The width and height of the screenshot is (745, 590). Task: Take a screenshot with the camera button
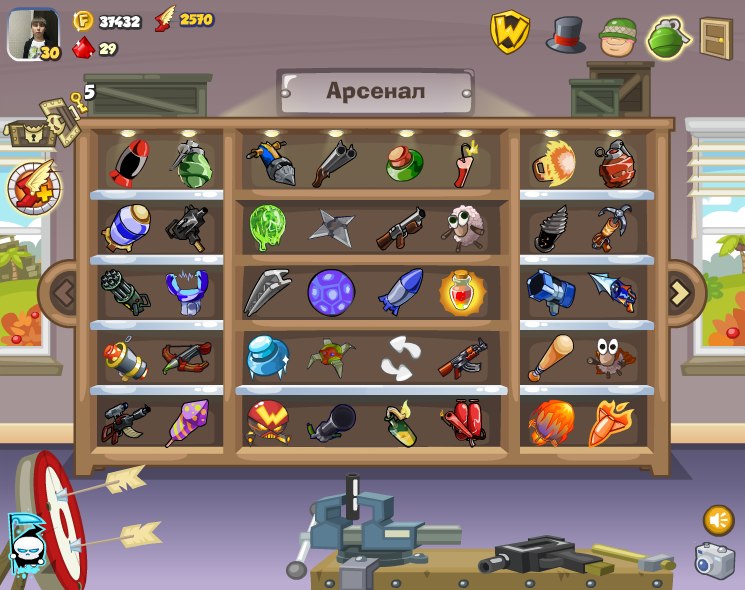point(714,560)
